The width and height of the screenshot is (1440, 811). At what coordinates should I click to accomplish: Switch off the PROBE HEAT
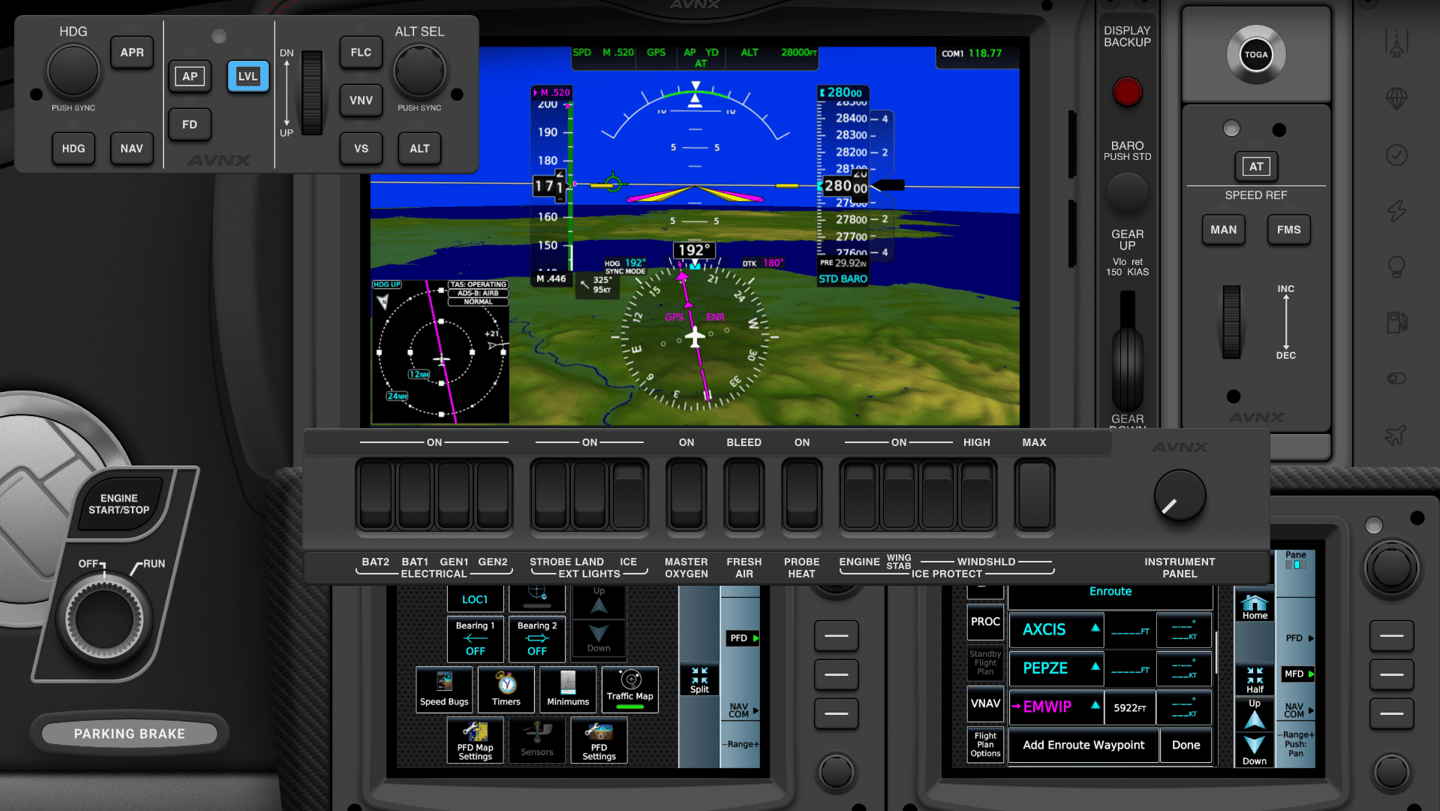(801, 494)
